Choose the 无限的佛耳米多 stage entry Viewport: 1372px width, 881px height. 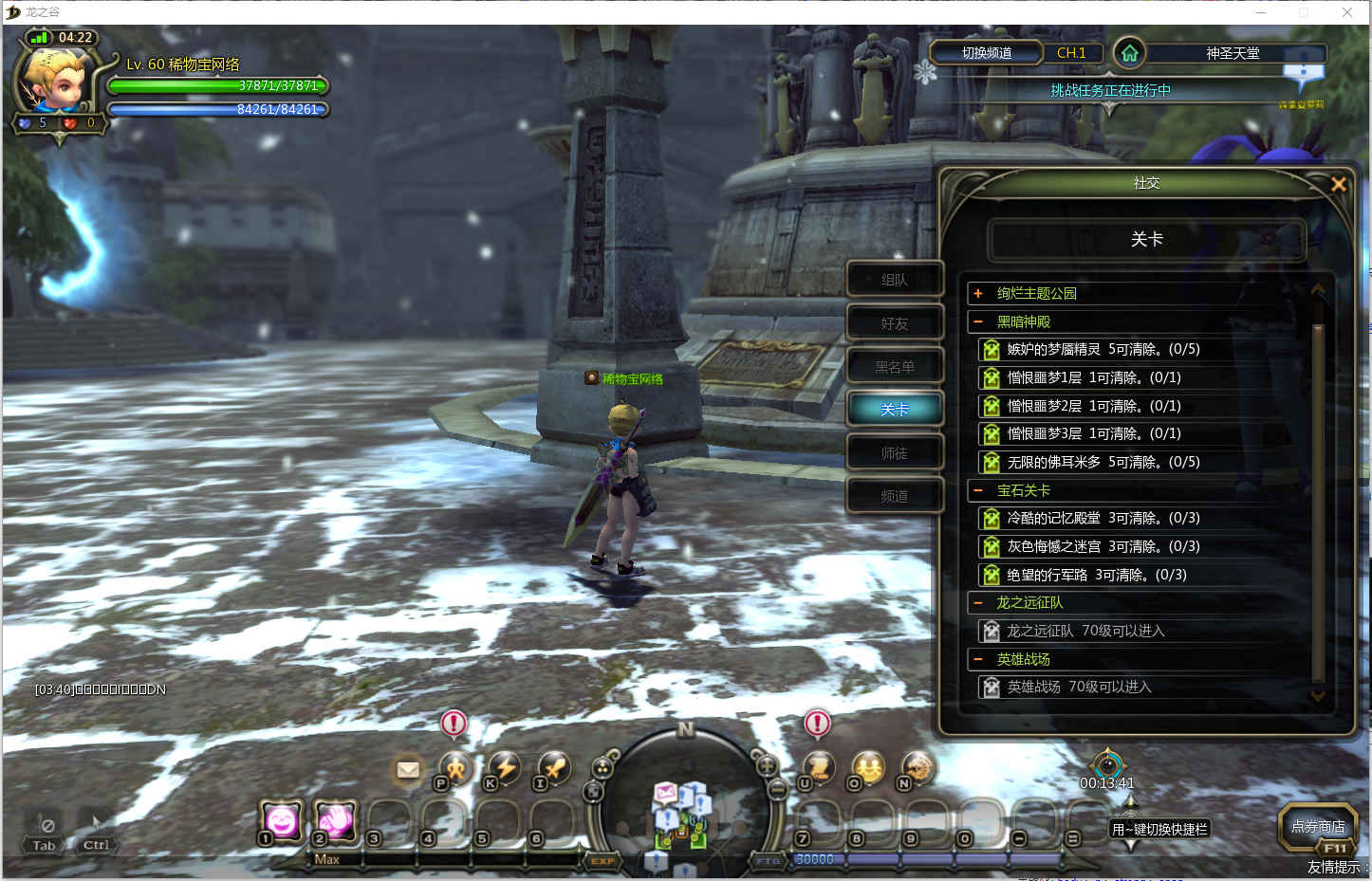click(x=1103, y=463)
